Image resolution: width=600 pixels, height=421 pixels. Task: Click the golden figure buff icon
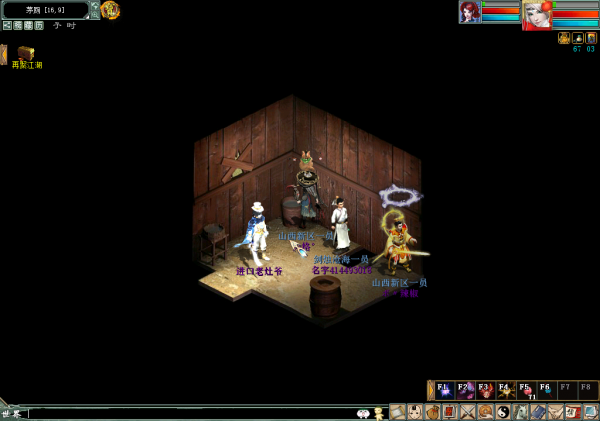click(x=564, y=38)
